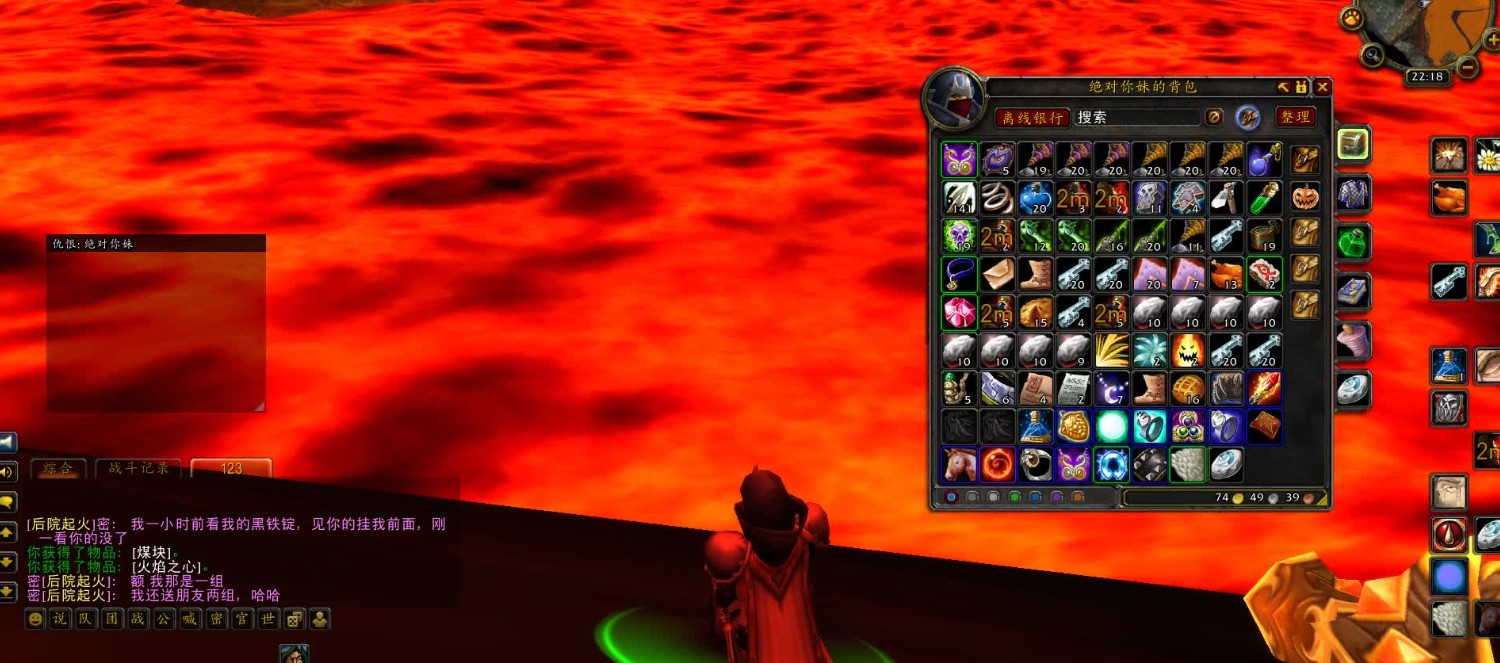
Task: Select the jack-o-lantern pumpkin bag slot
Action: click(1305, 196)
